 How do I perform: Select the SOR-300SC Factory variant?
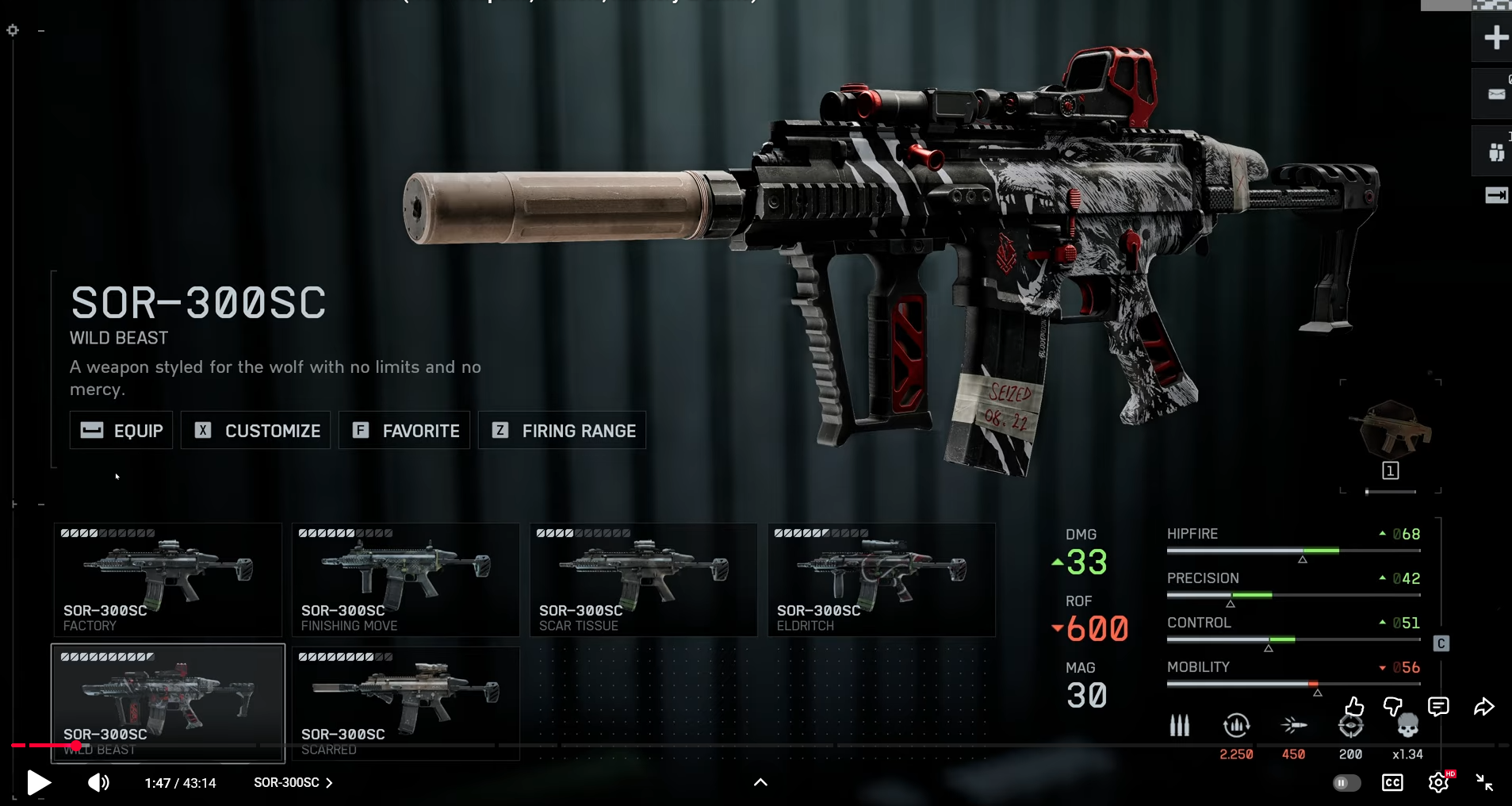[167, 579]
